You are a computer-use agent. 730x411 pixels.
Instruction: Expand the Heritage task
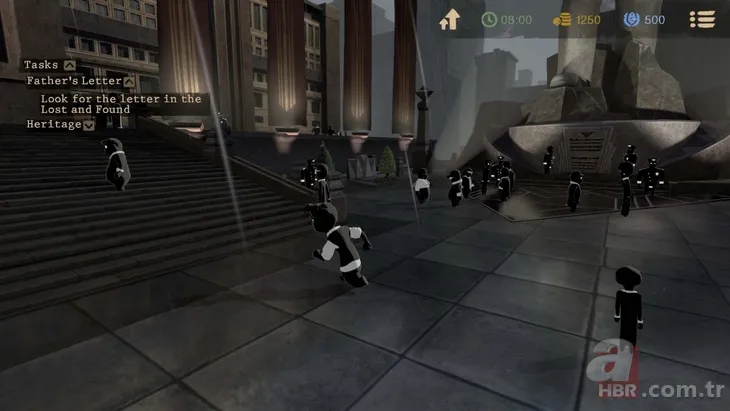(x=89, y=125)
